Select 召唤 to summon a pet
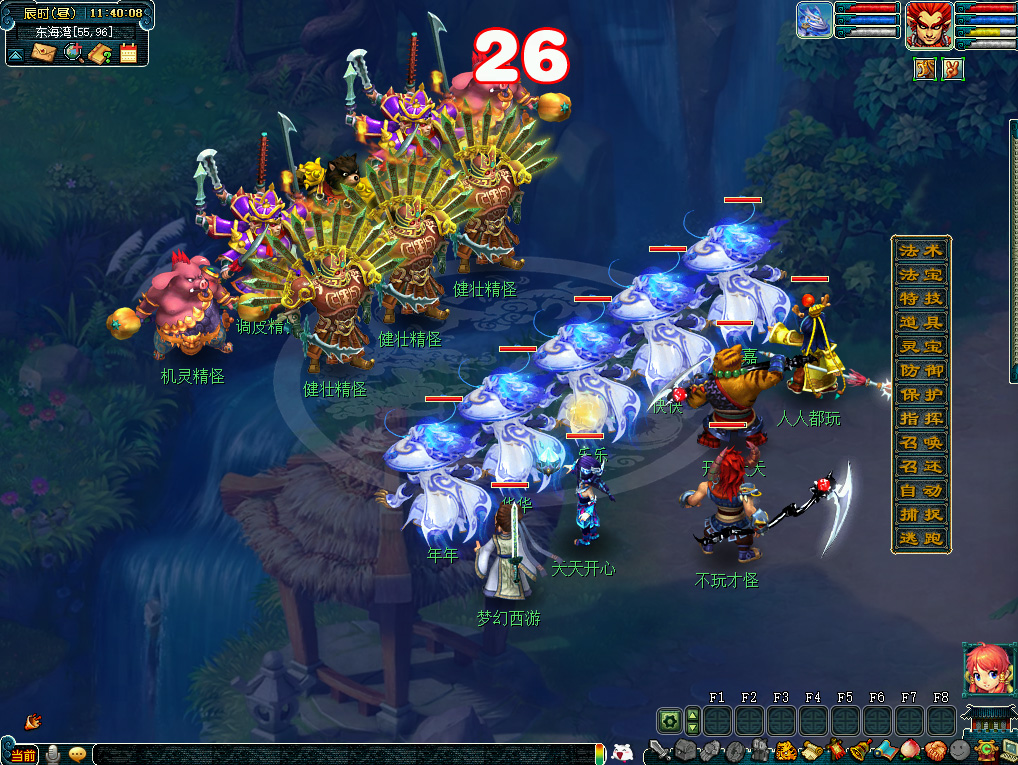Screen dimensions: 1018x765 (921, 442)
